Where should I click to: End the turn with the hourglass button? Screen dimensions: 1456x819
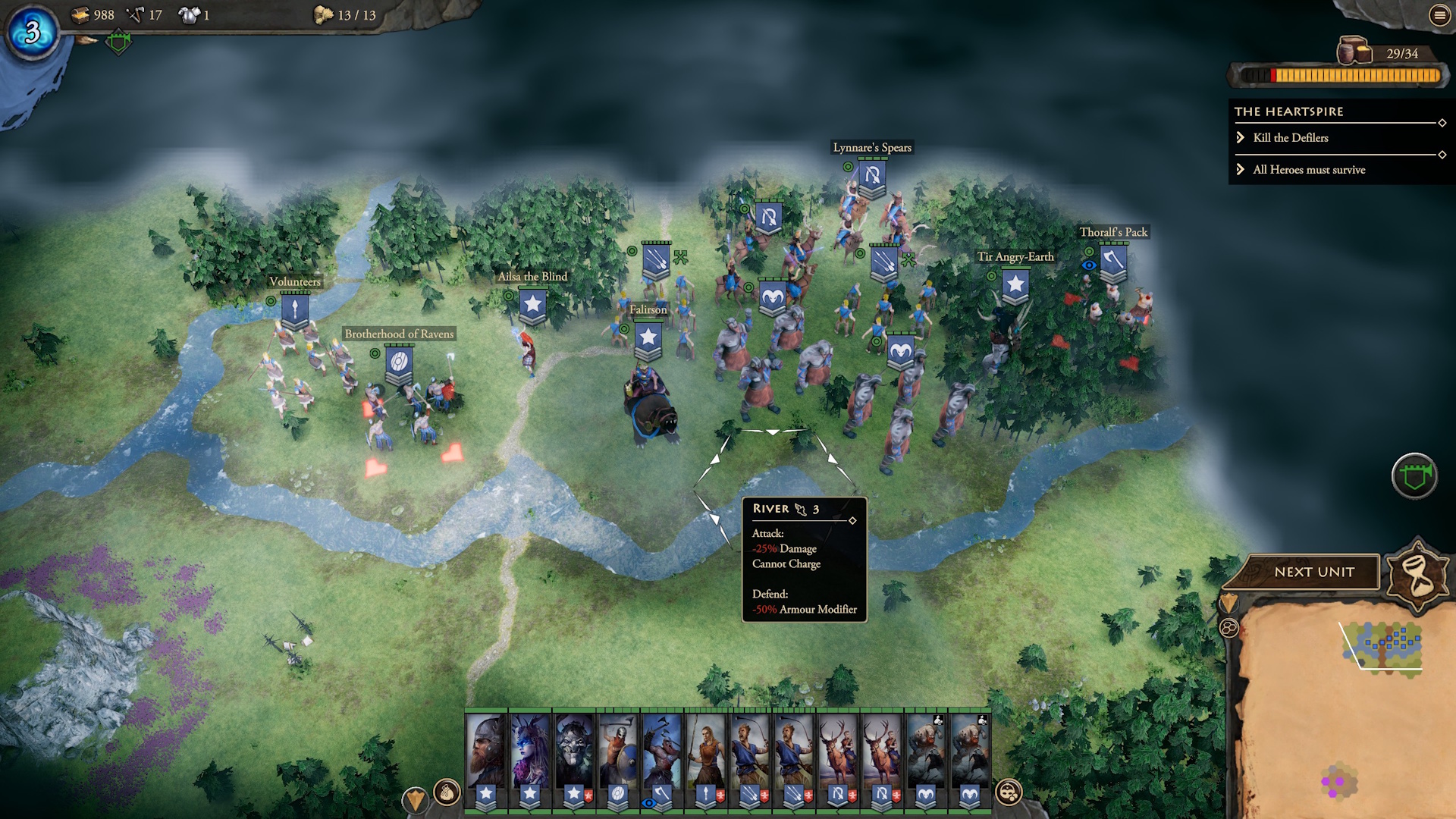click(x=1419, y=574)
